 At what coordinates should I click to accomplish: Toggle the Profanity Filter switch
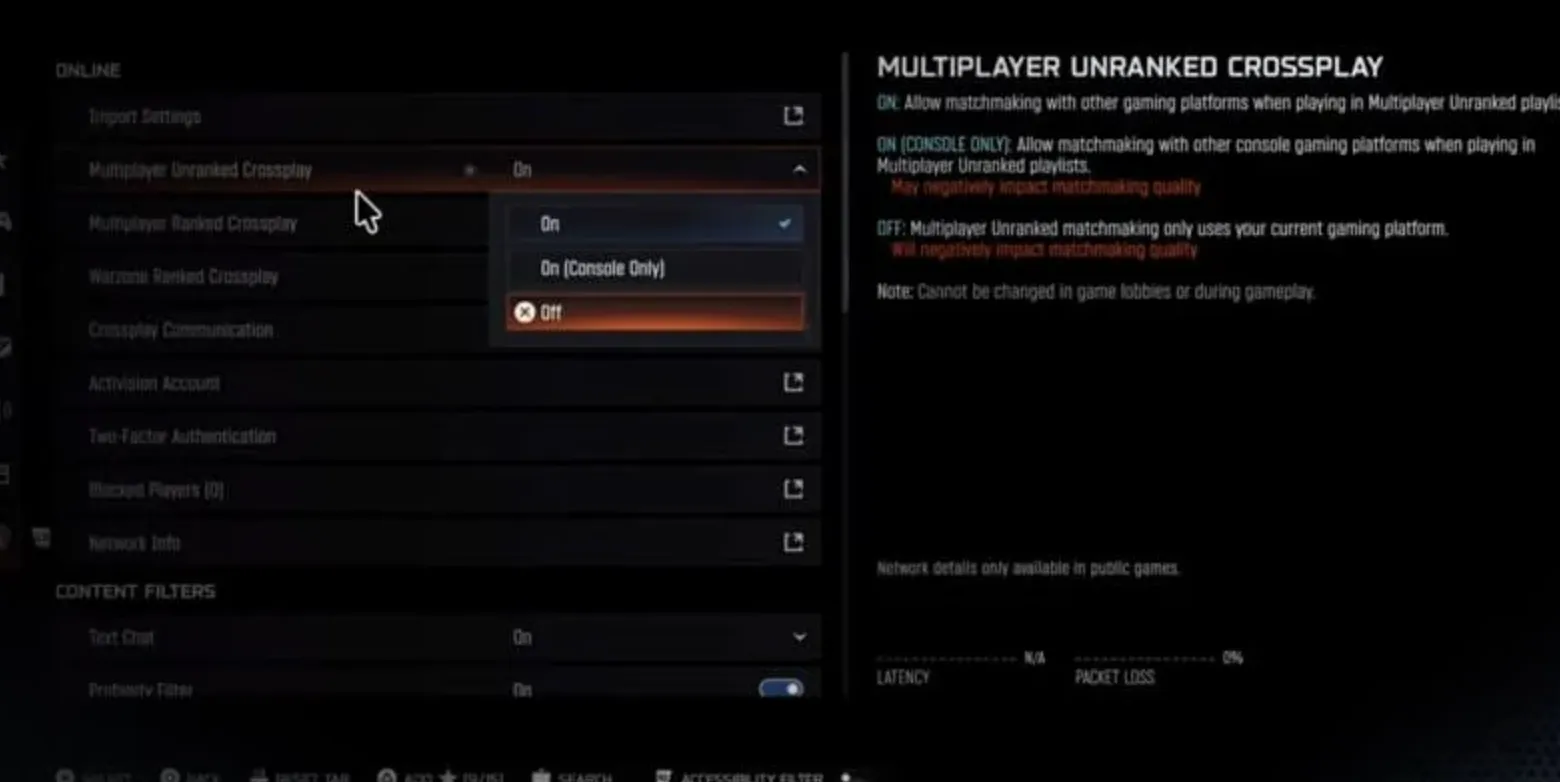click(779, 689)
